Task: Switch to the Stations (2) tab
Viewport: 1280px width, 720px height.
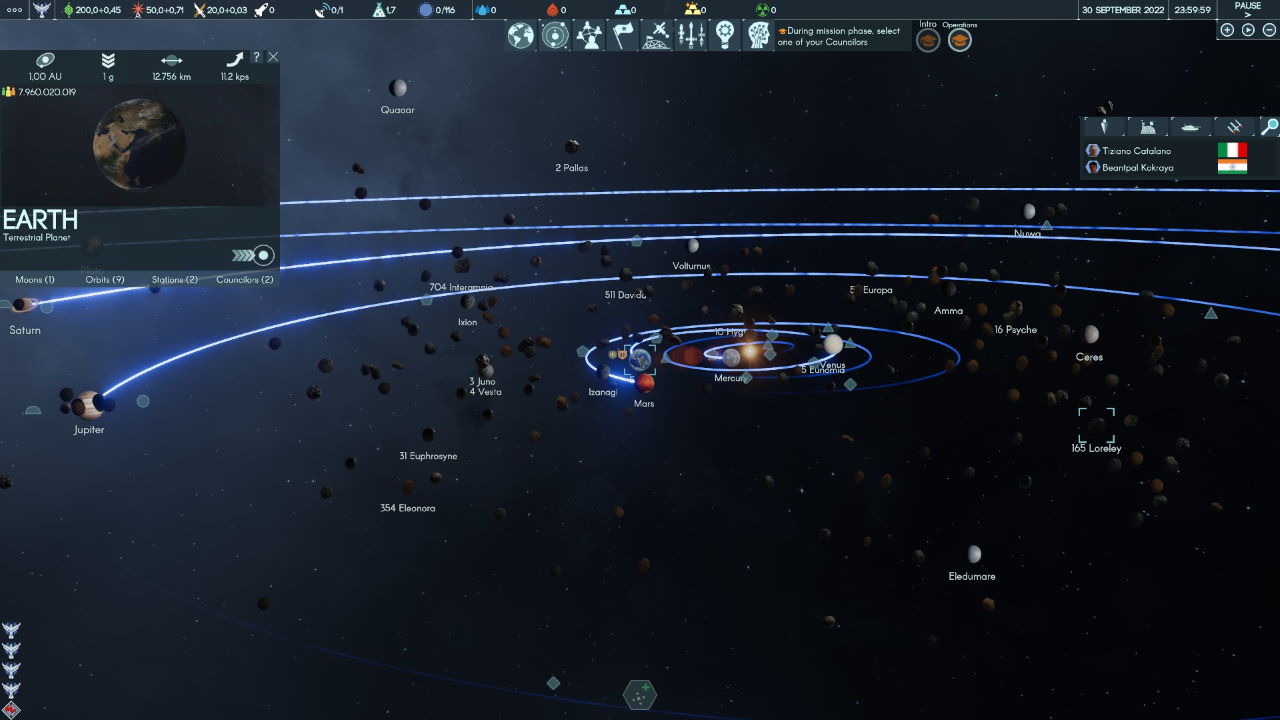Action: [x=175, y=280]
